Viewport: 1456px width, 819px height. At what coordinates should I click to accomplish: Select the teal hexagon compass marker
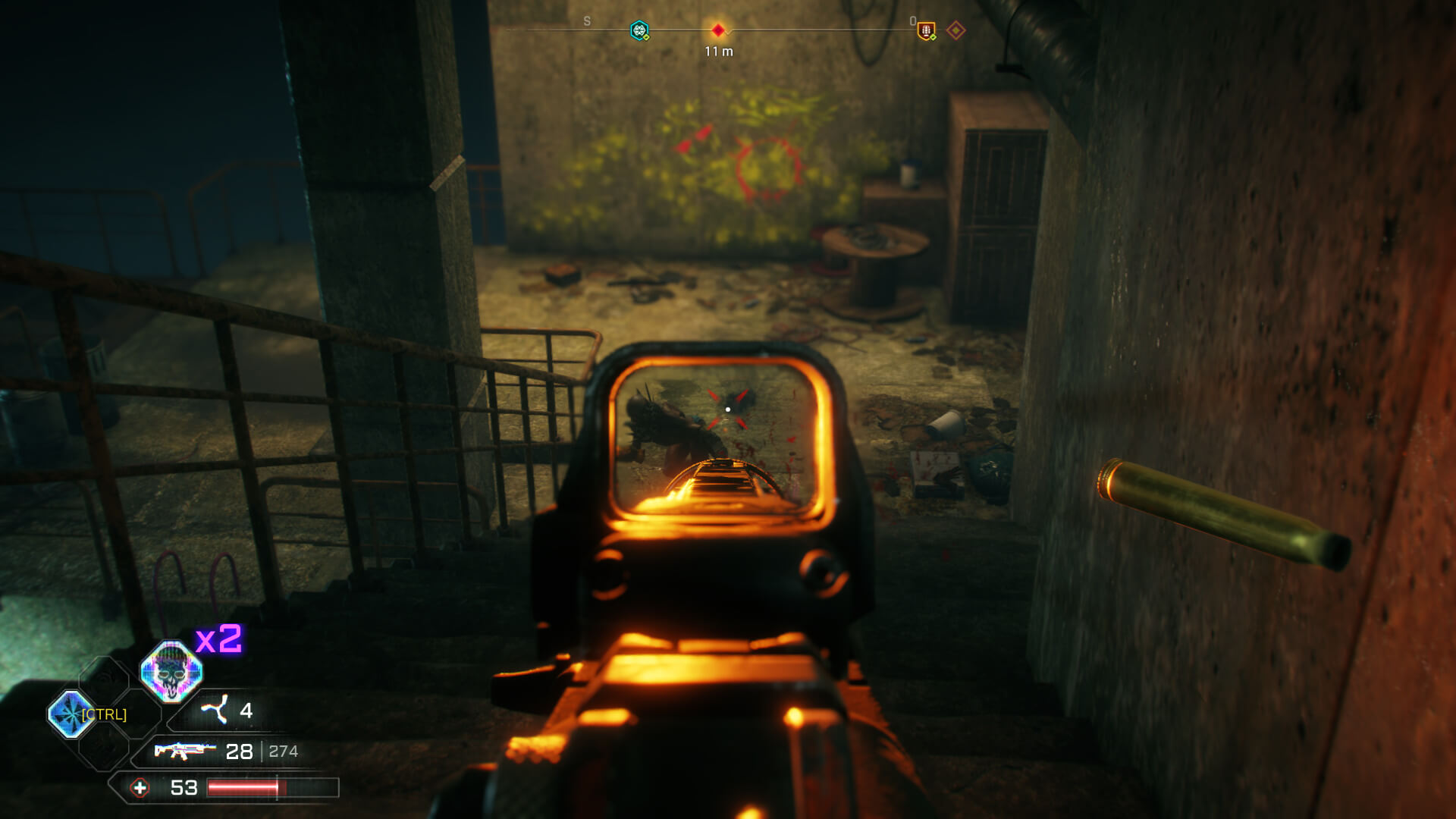point(639,30)
